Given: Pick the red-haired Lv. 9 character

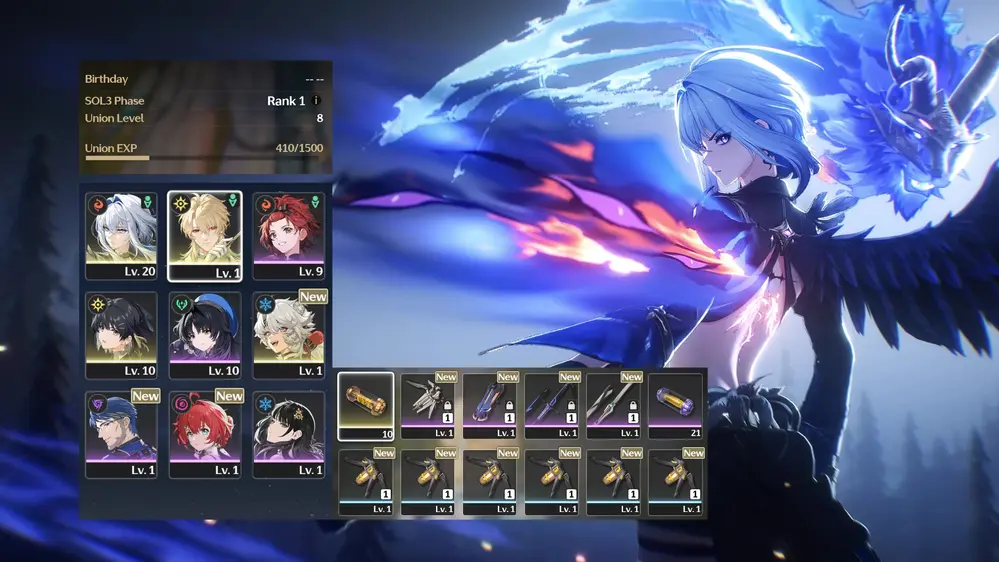Looking at the screenshot, I should click(288, 235).
